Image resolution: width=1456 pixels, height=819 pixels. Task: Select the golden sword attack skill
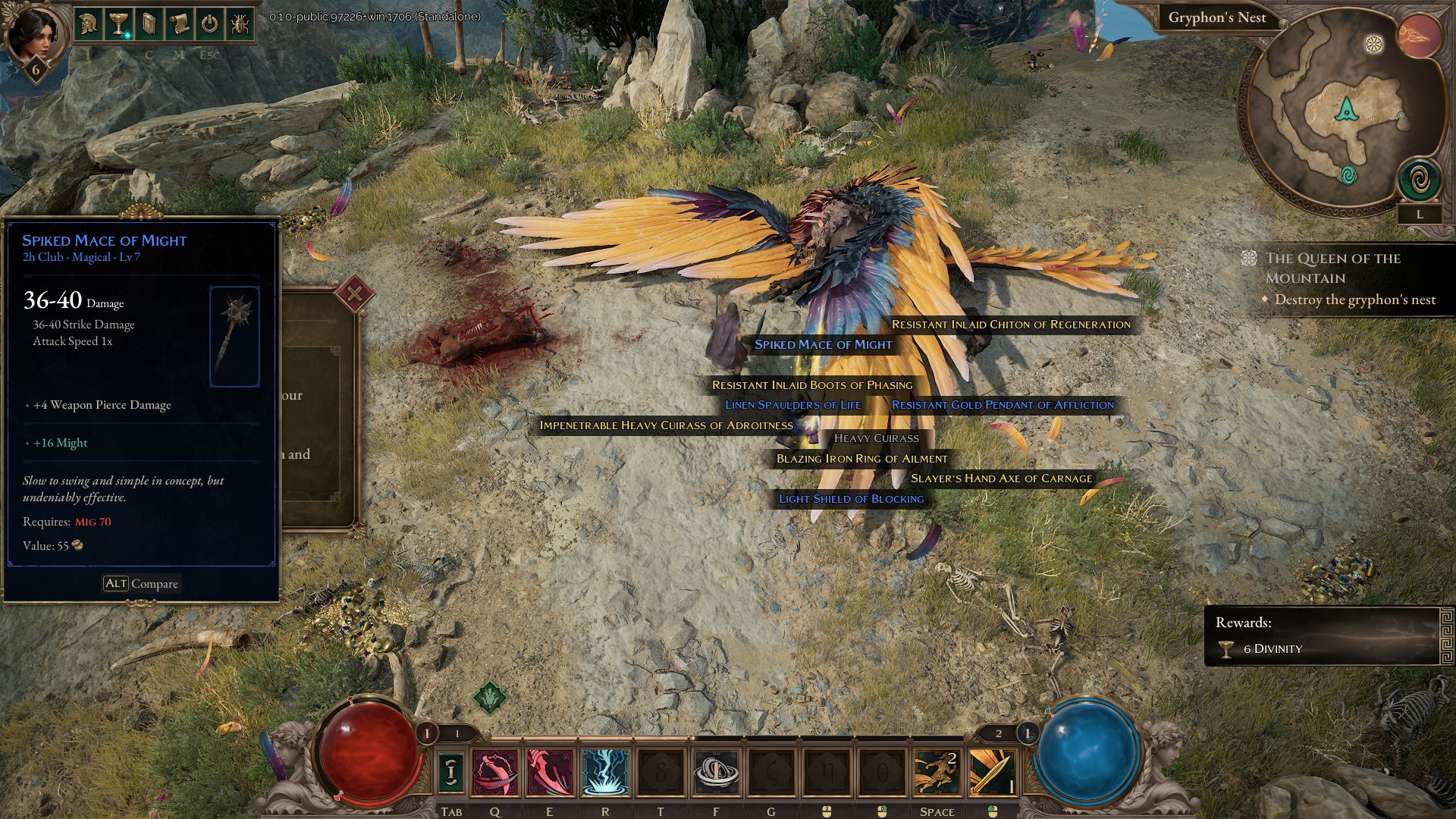coord(992,773)
